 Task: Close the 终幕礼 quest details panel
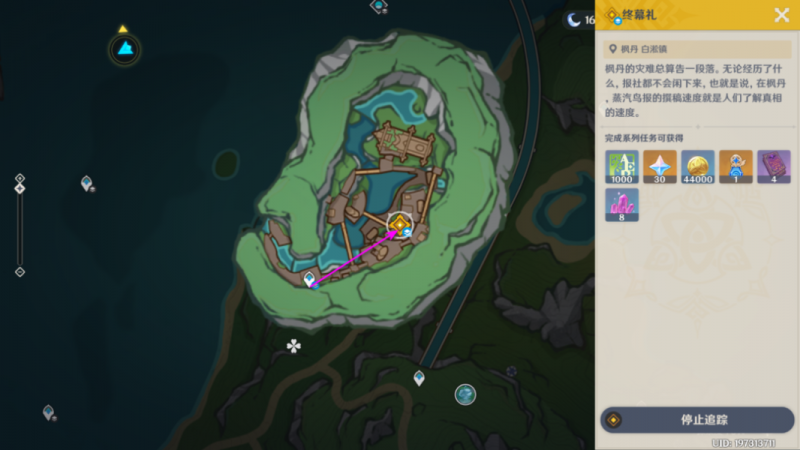point(782,15)
